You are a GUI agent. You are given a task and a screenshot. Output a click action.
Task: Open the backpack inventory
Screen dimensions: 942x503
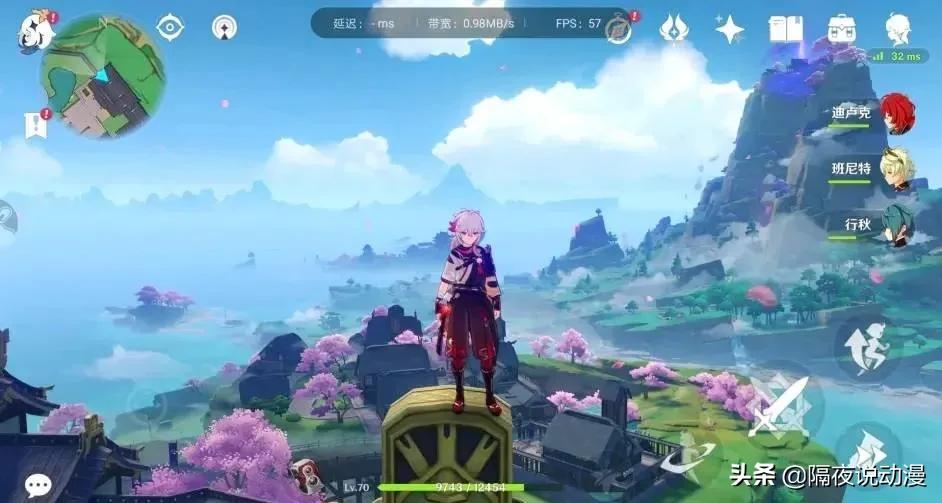pyautogui.click(x=842, y=28)
